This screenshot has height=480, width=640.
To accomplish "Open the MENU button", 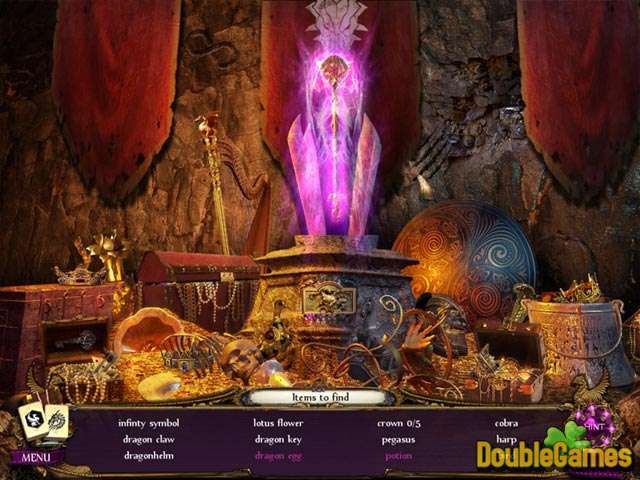I will 36,457.
